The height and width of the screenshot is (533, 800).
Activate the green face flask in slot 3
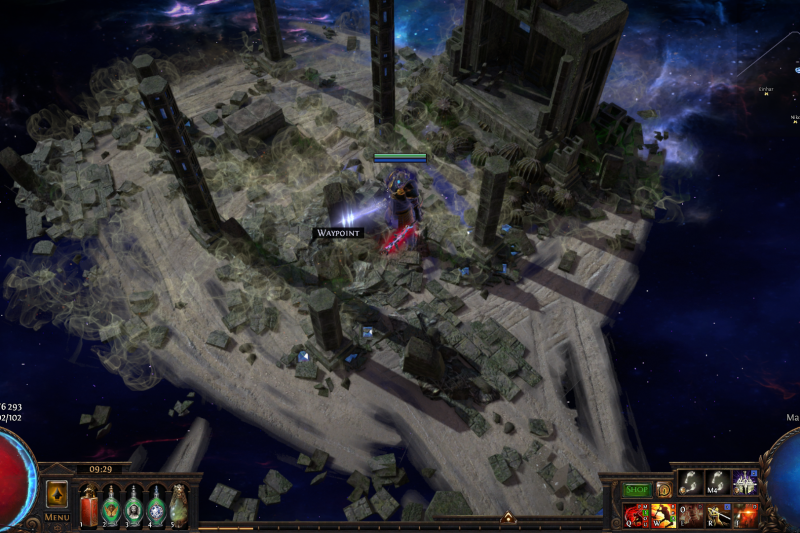pyautogui.click(x=134, y=504)
